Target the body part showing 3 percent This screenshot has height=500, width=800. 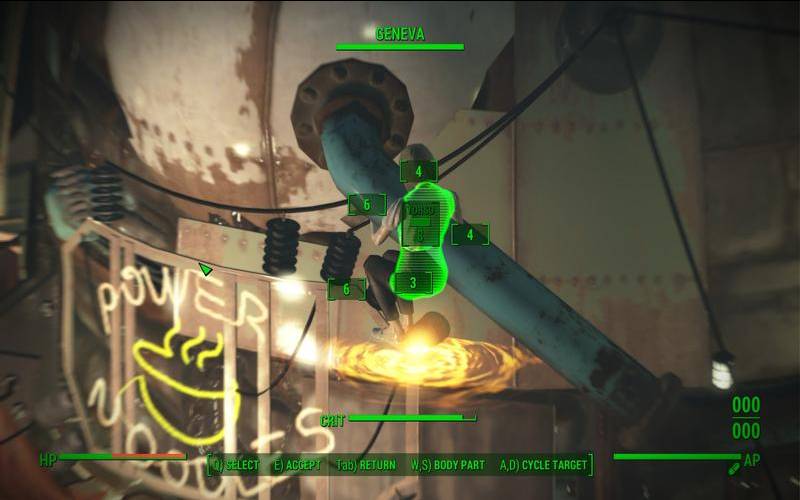point(413,283)
